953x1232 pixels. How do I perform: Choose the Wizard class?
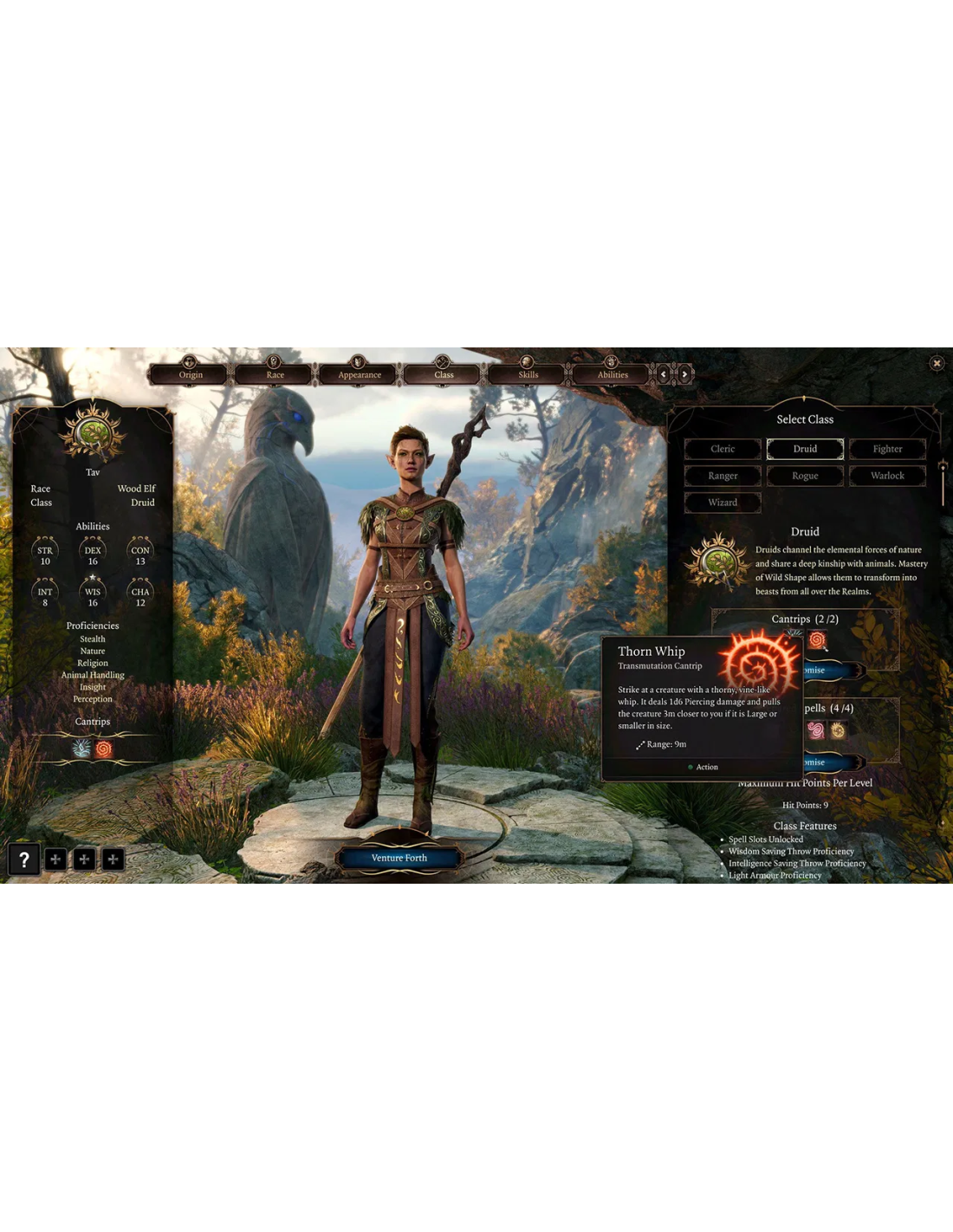(723, 503)
